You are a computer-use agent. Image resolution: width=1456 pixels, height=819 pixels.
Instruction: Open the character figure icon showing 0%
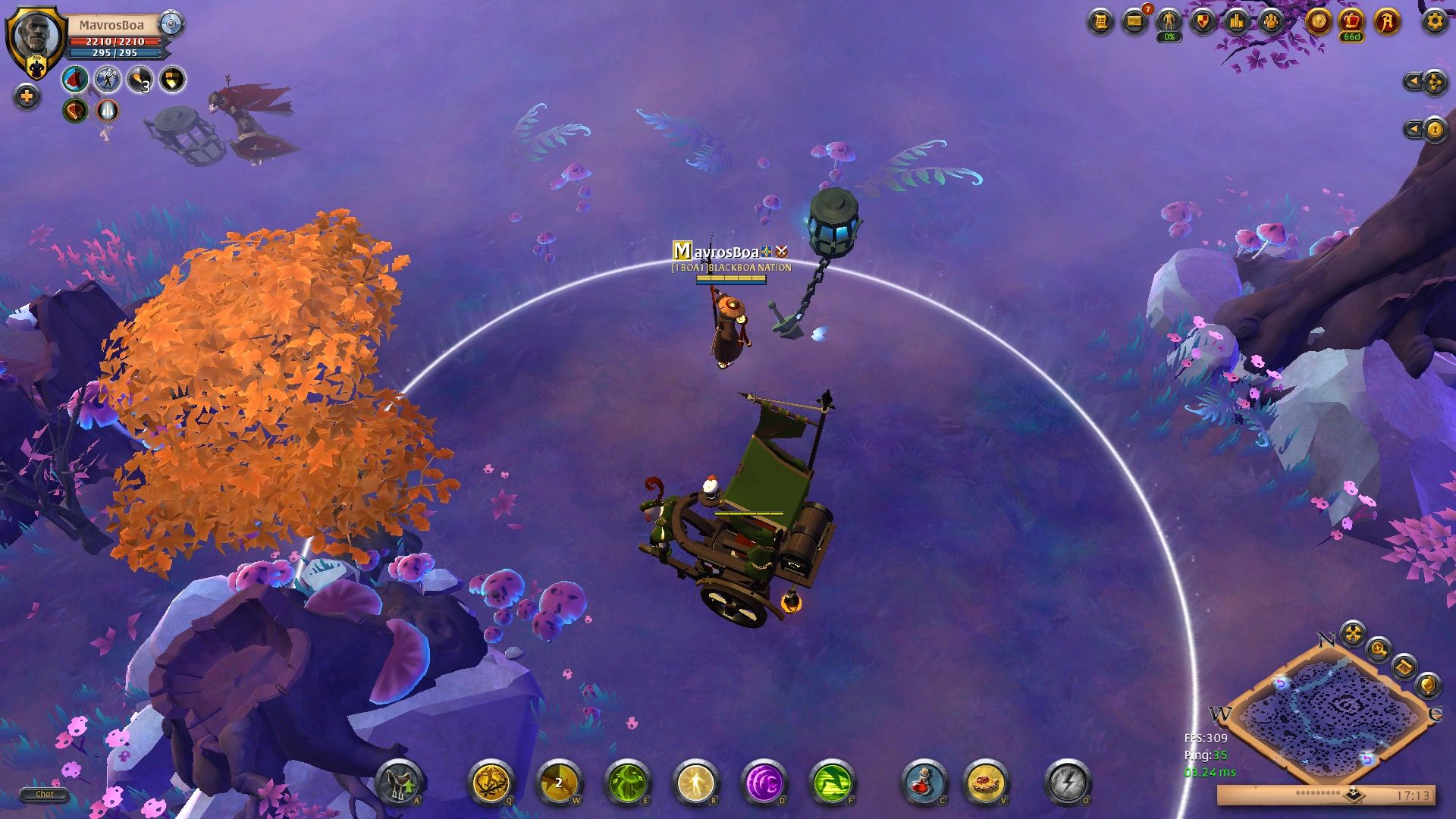(1169, 22)
